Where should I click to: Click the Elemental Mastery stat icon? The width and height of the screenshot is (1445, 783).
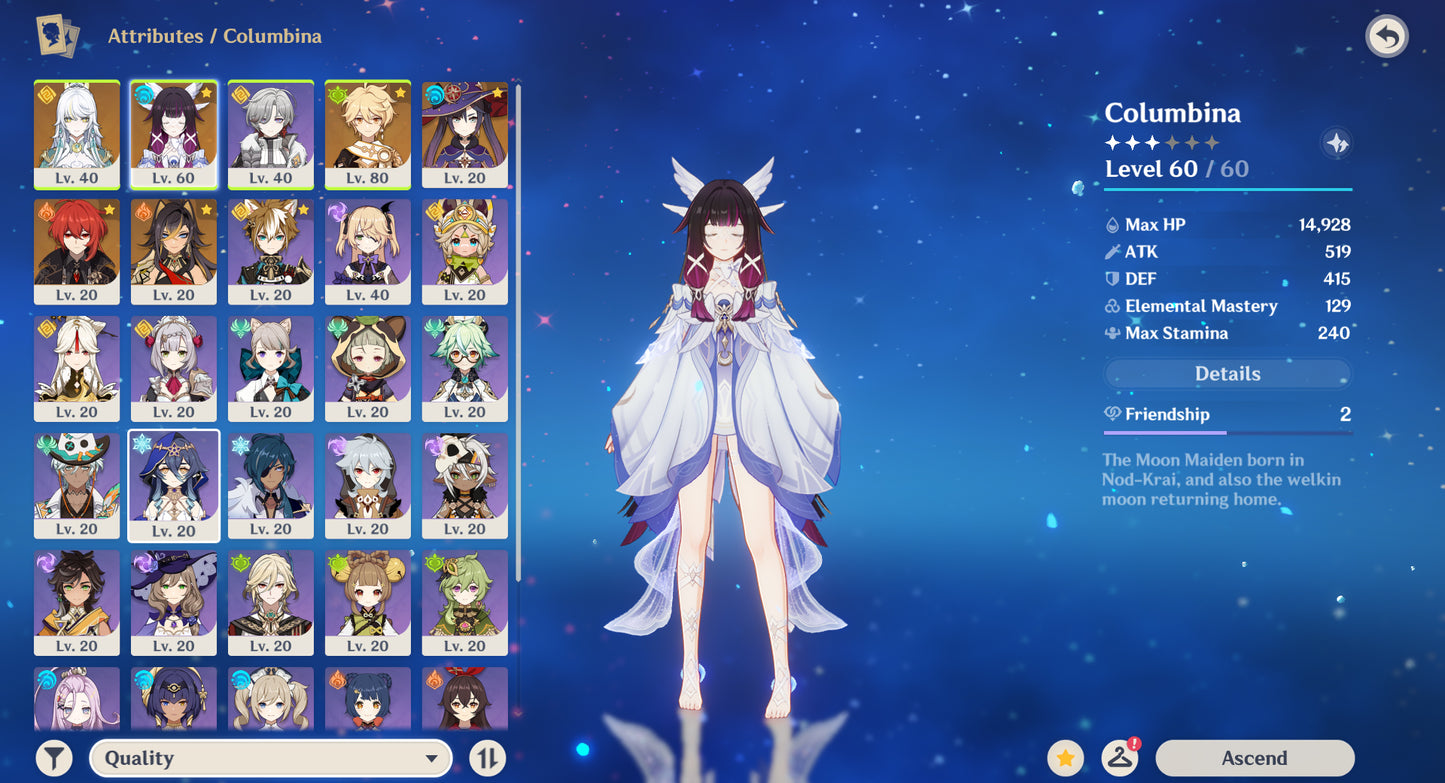click(1113, 306)
